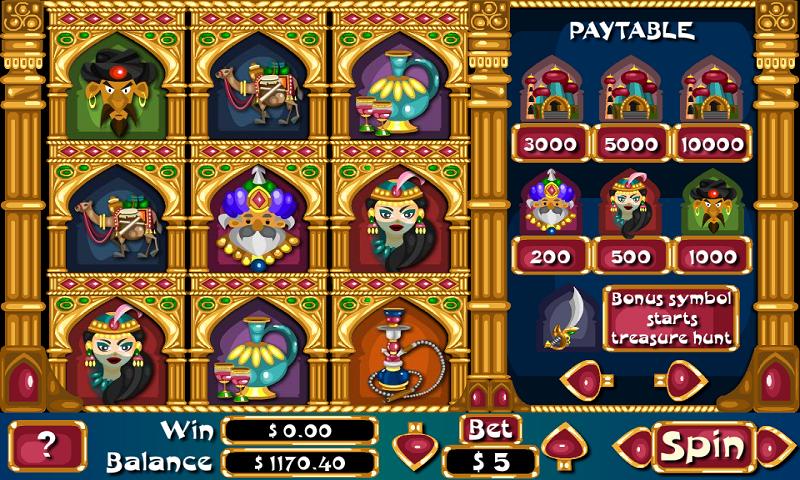
Task: Raise the bet with the up-pointing gem
Action: [565, 444]
